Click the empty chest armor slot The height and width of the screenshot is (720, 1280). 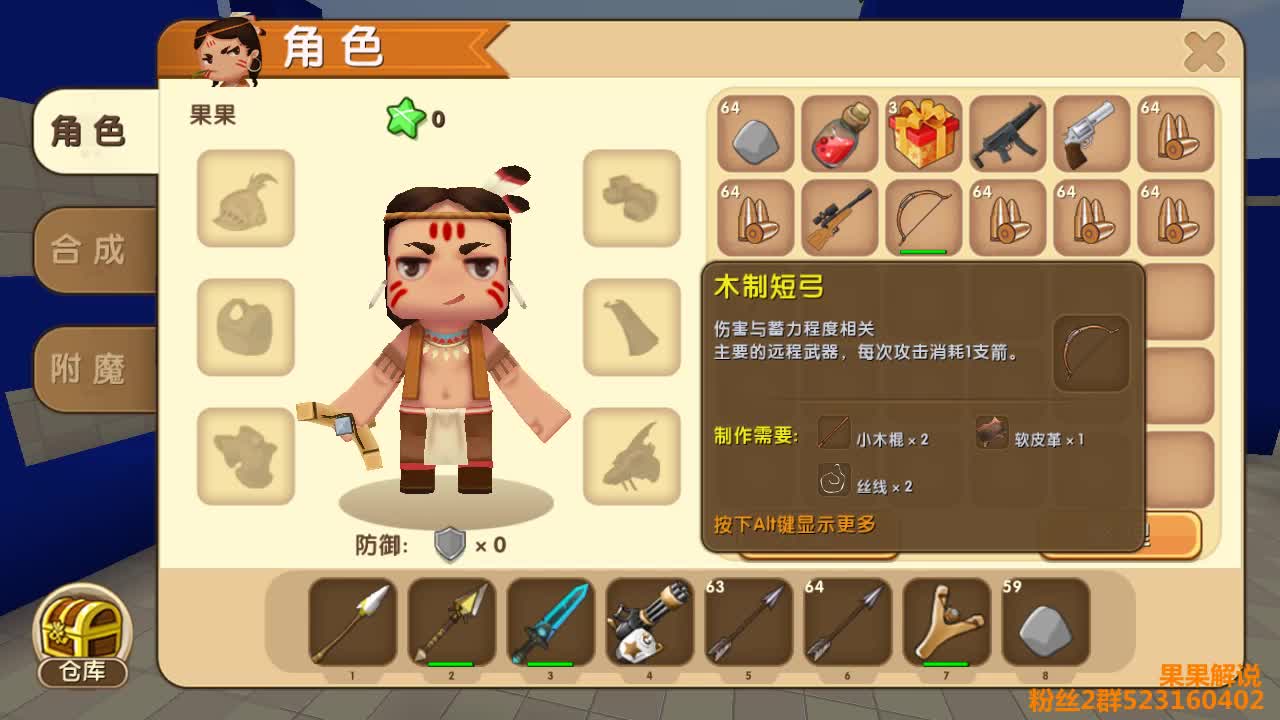click(x=246, y=327)
